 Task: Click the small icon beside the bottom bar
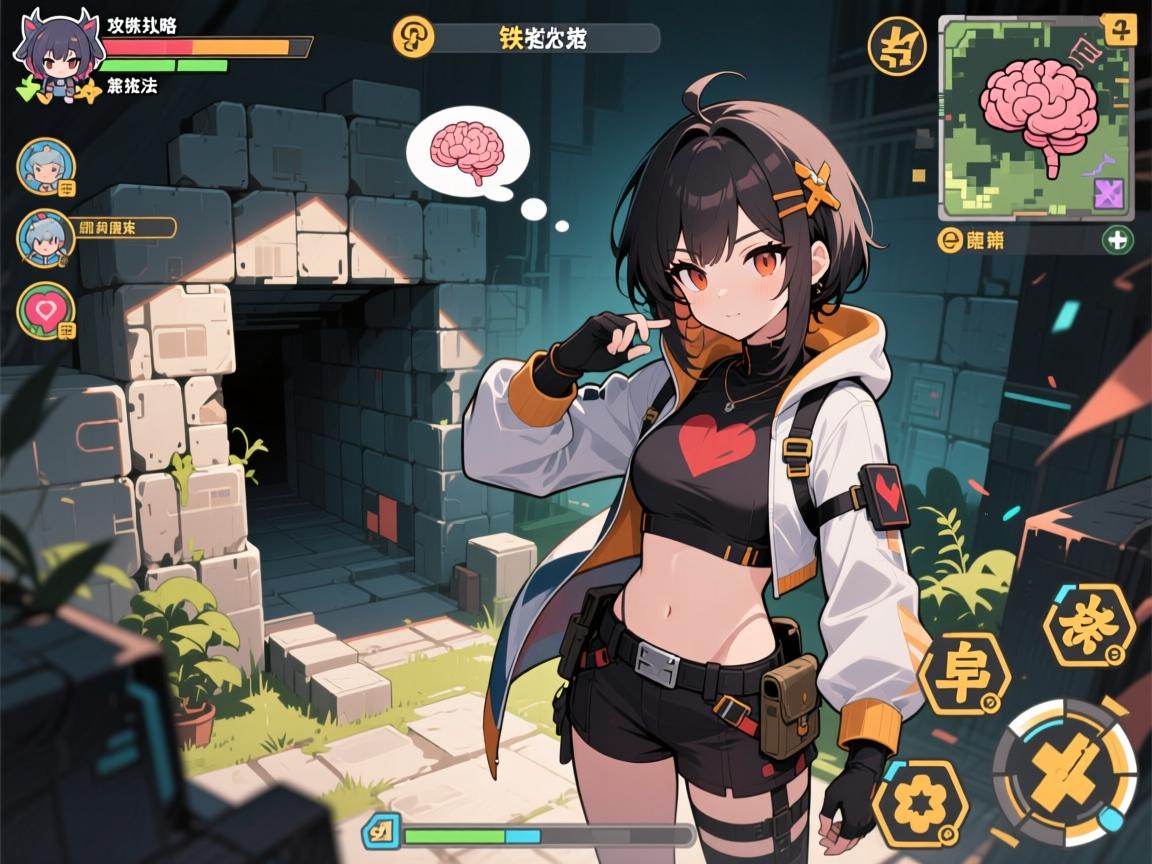384,831
